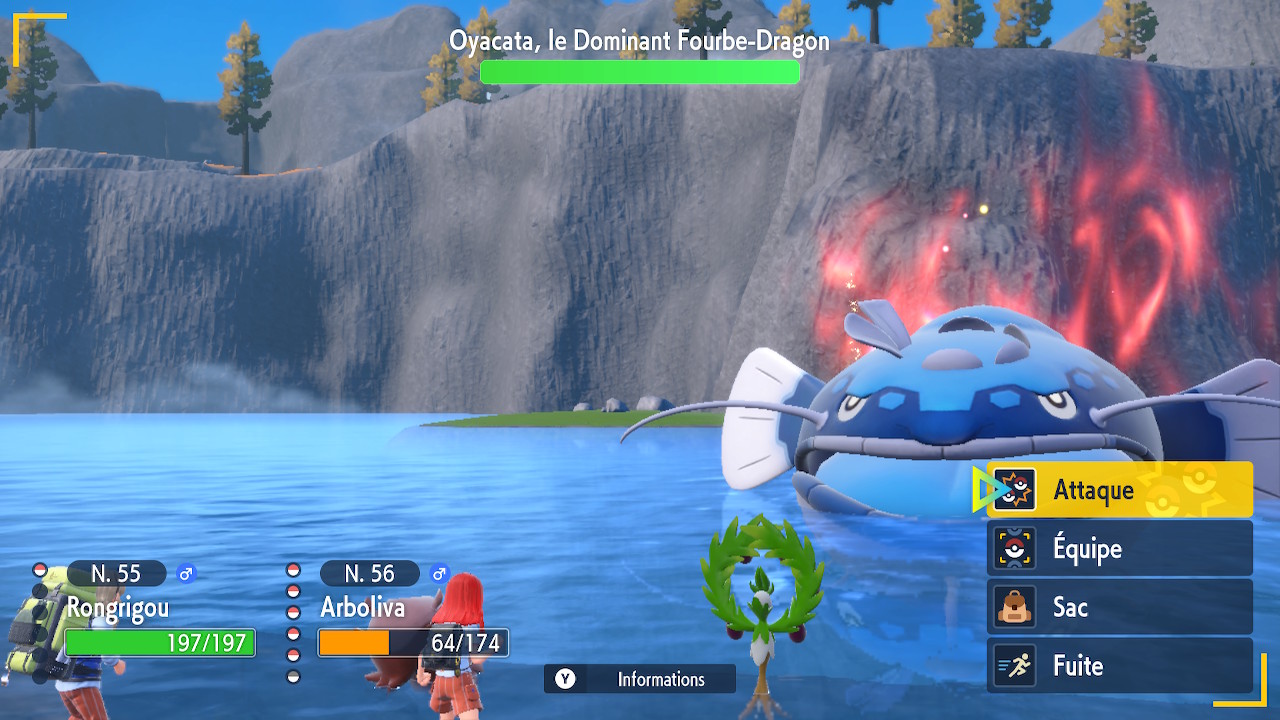Open the Équipe party menu

pyautogui.click(x=1120, y=549)
